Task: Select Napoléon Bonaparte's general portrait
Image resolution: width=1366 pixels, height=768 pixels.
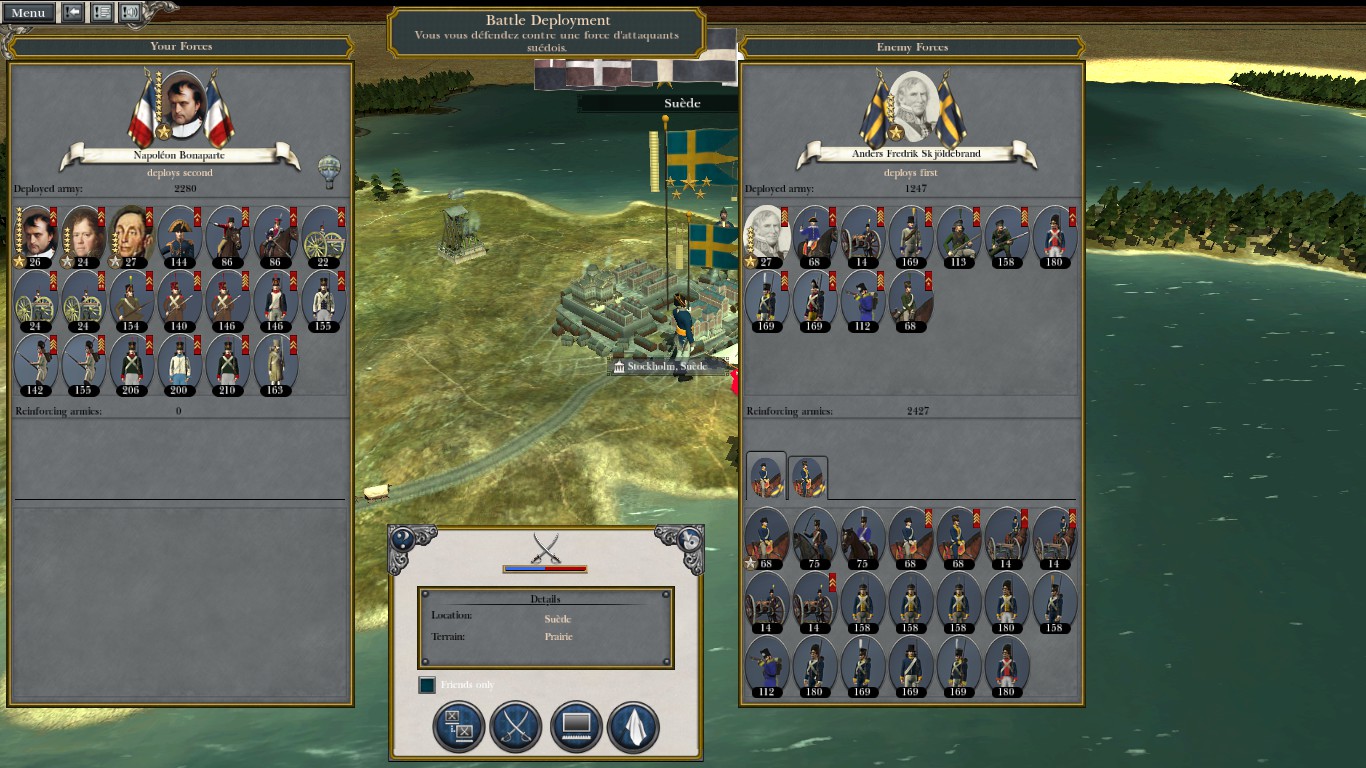Action: (182, 105)
